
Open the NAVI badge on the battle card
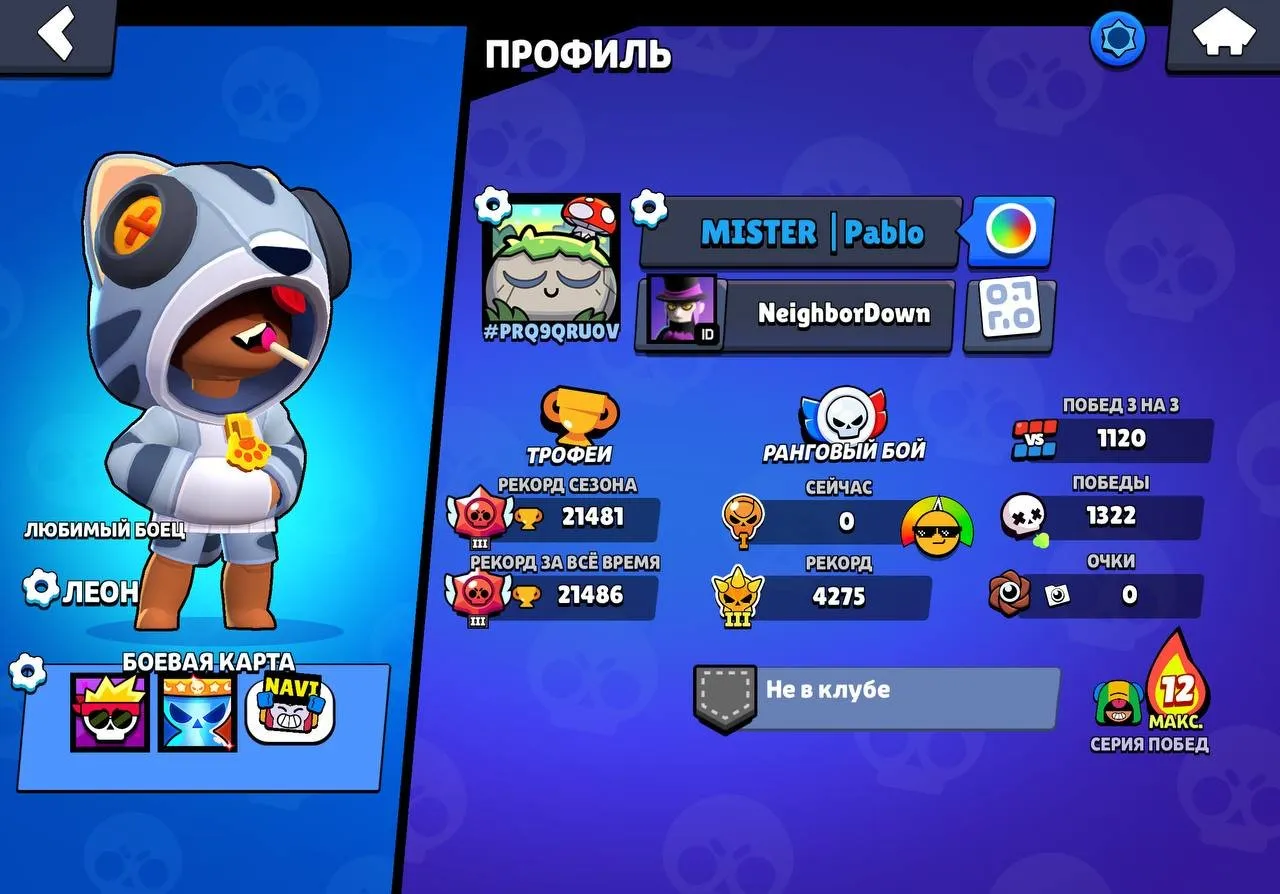click(291, 710)
